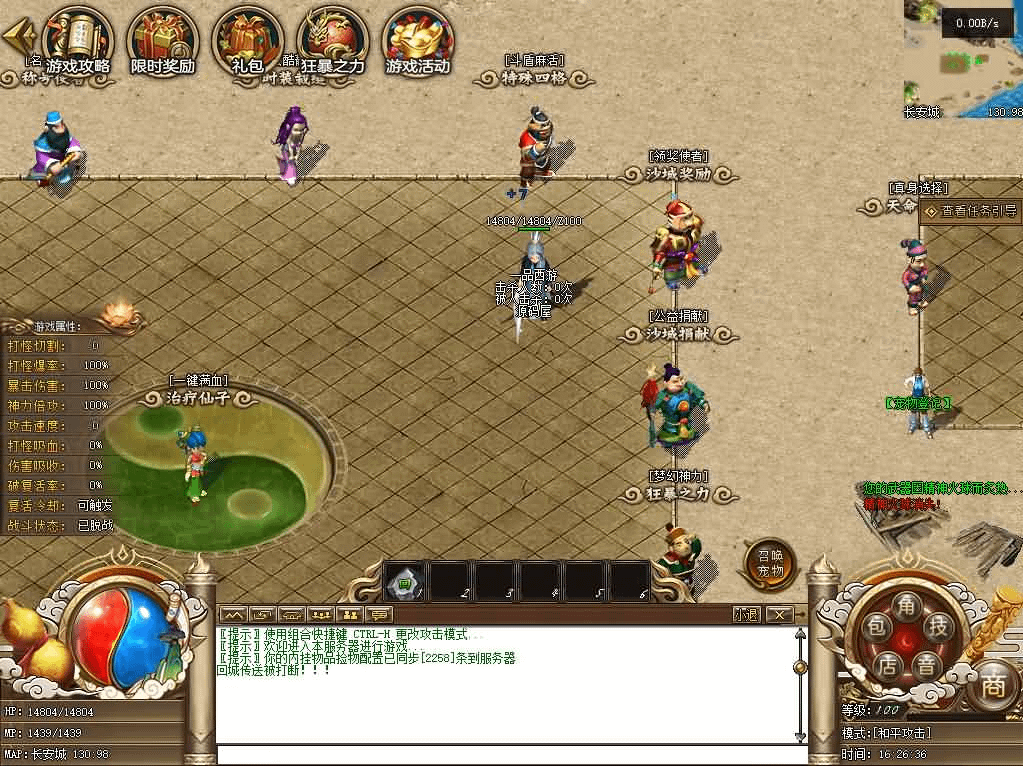Open the 礼包 gift pack icon

tap(248, 38)
